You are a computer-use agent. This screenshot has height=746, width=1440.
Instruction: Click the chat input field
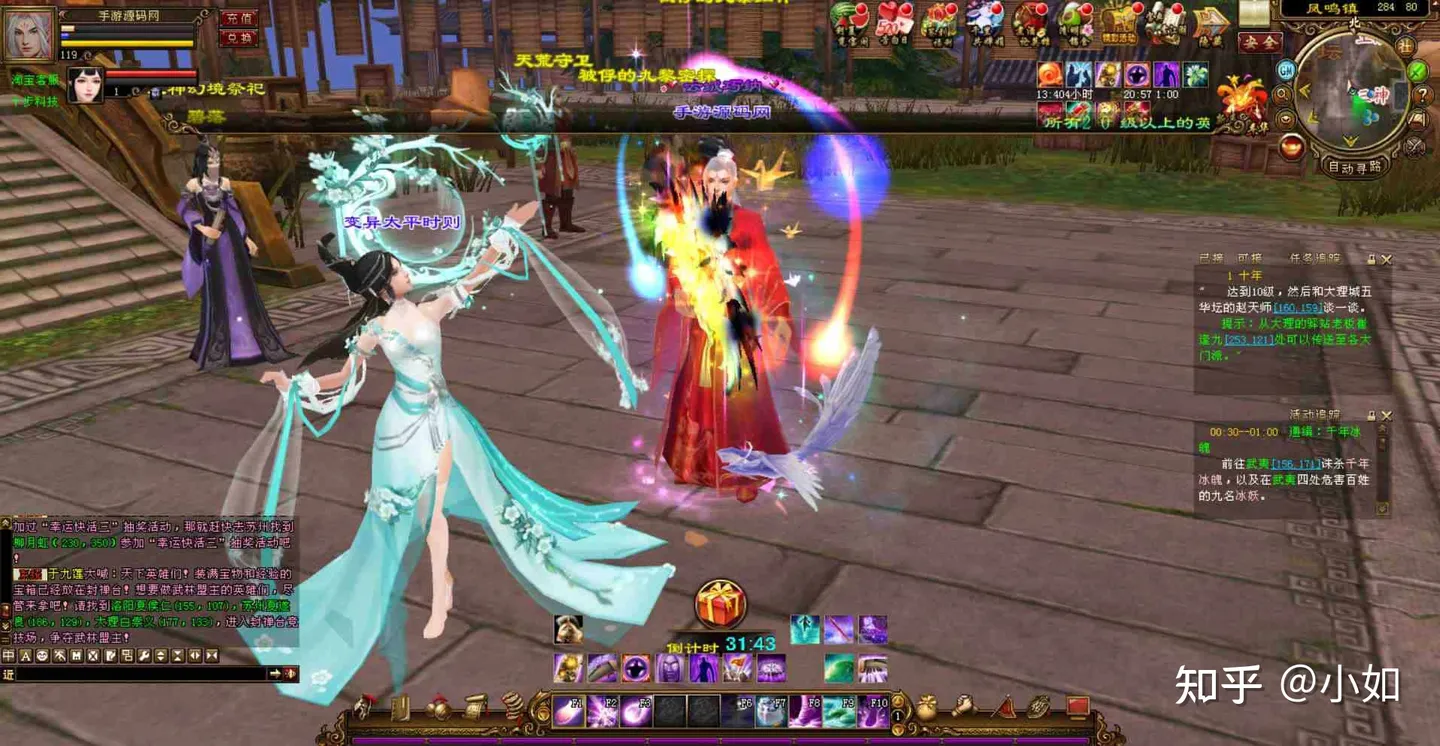[140, 675]
